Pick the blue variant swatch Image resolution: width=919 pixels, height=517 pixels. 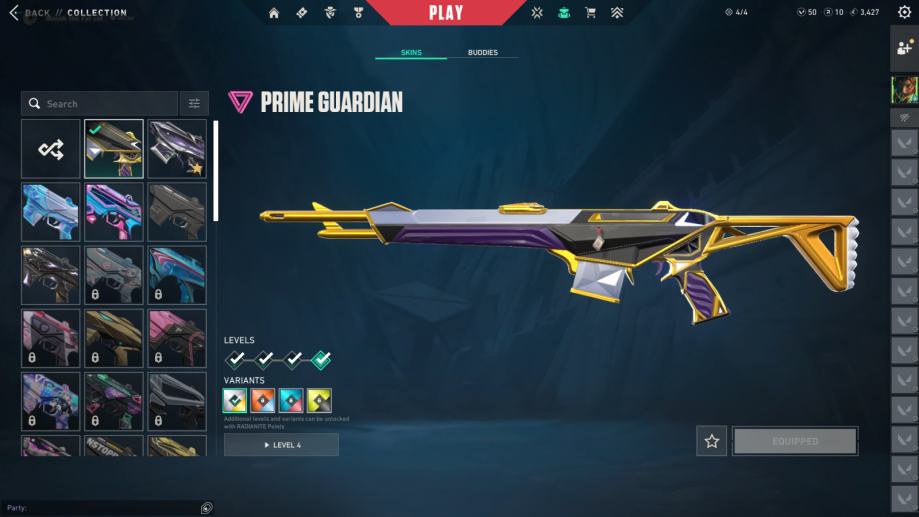(291, 401)
